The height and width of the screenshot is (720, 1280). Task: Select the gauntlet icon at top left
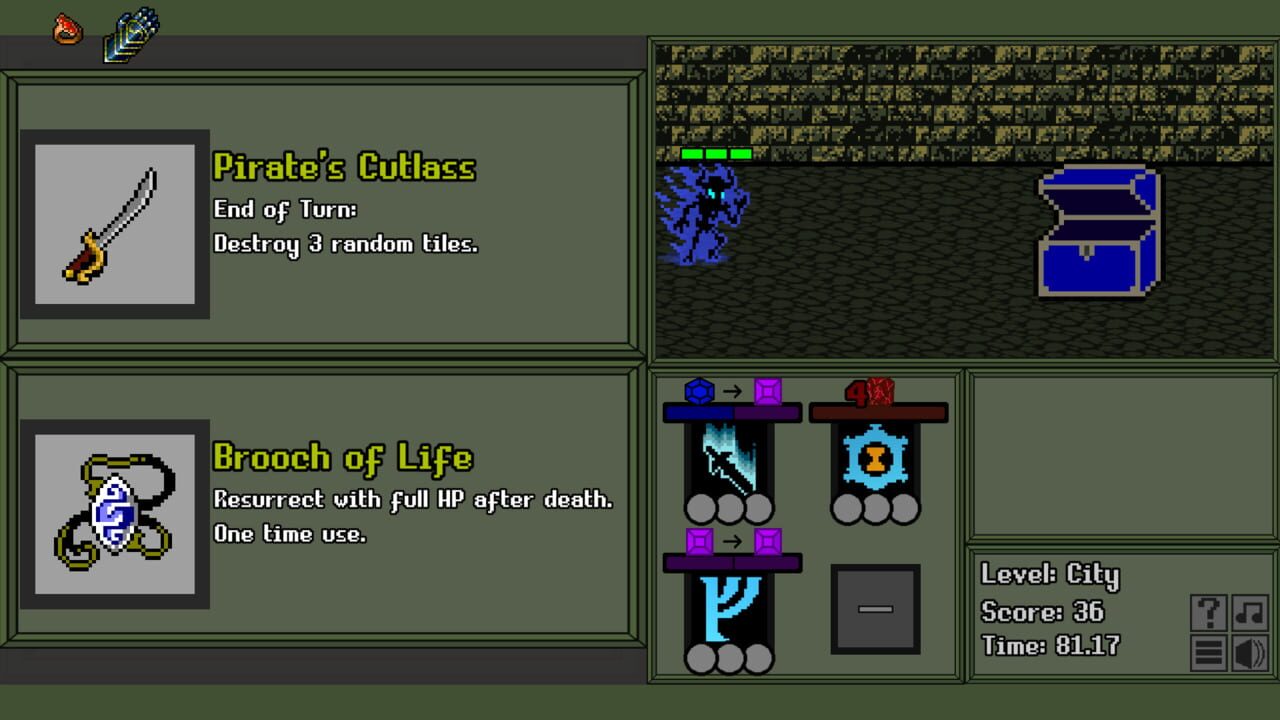(x=128, y=33)
